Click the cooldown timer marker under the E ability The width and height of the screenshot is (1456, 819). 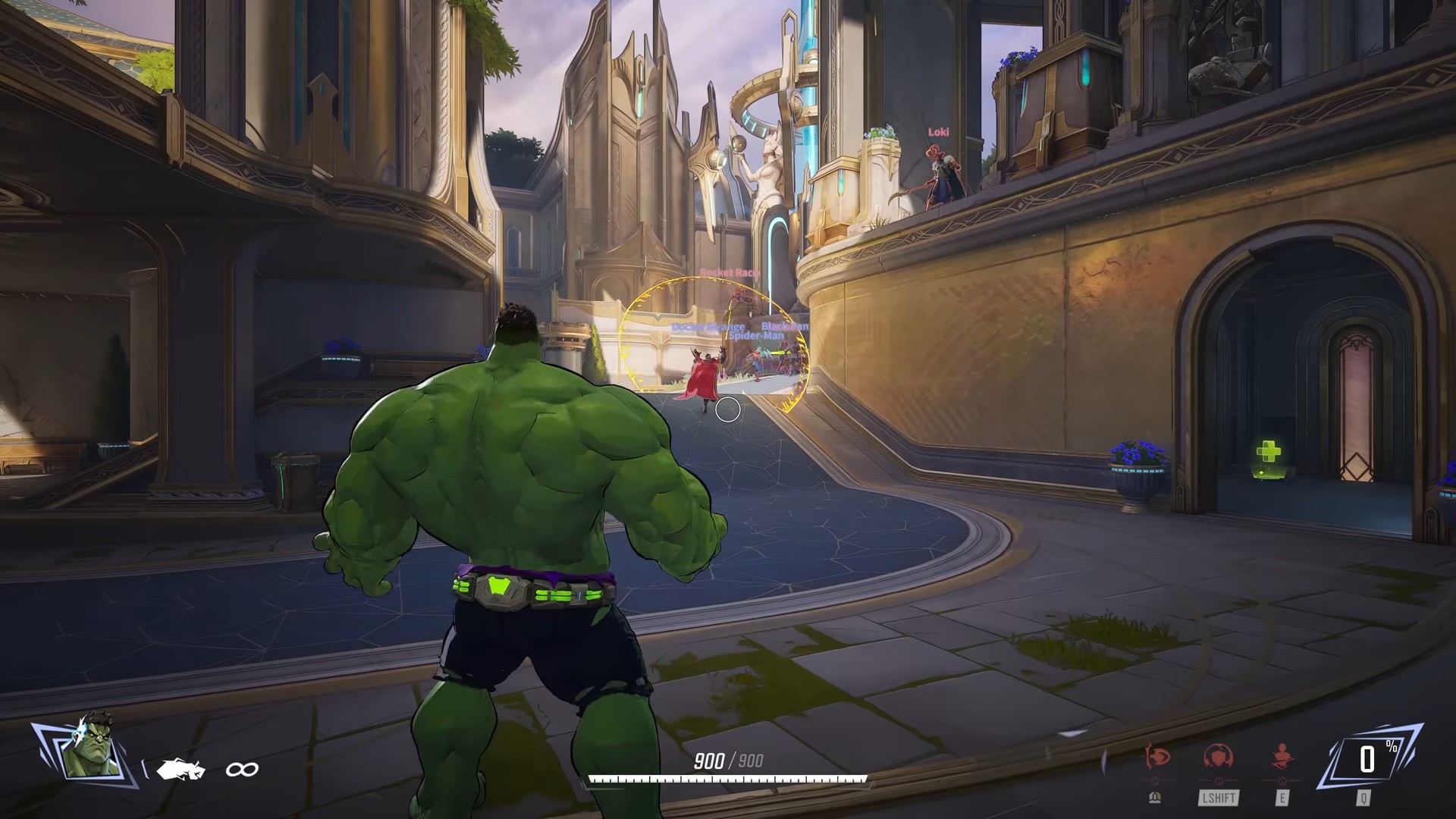tap(1282, 780)
